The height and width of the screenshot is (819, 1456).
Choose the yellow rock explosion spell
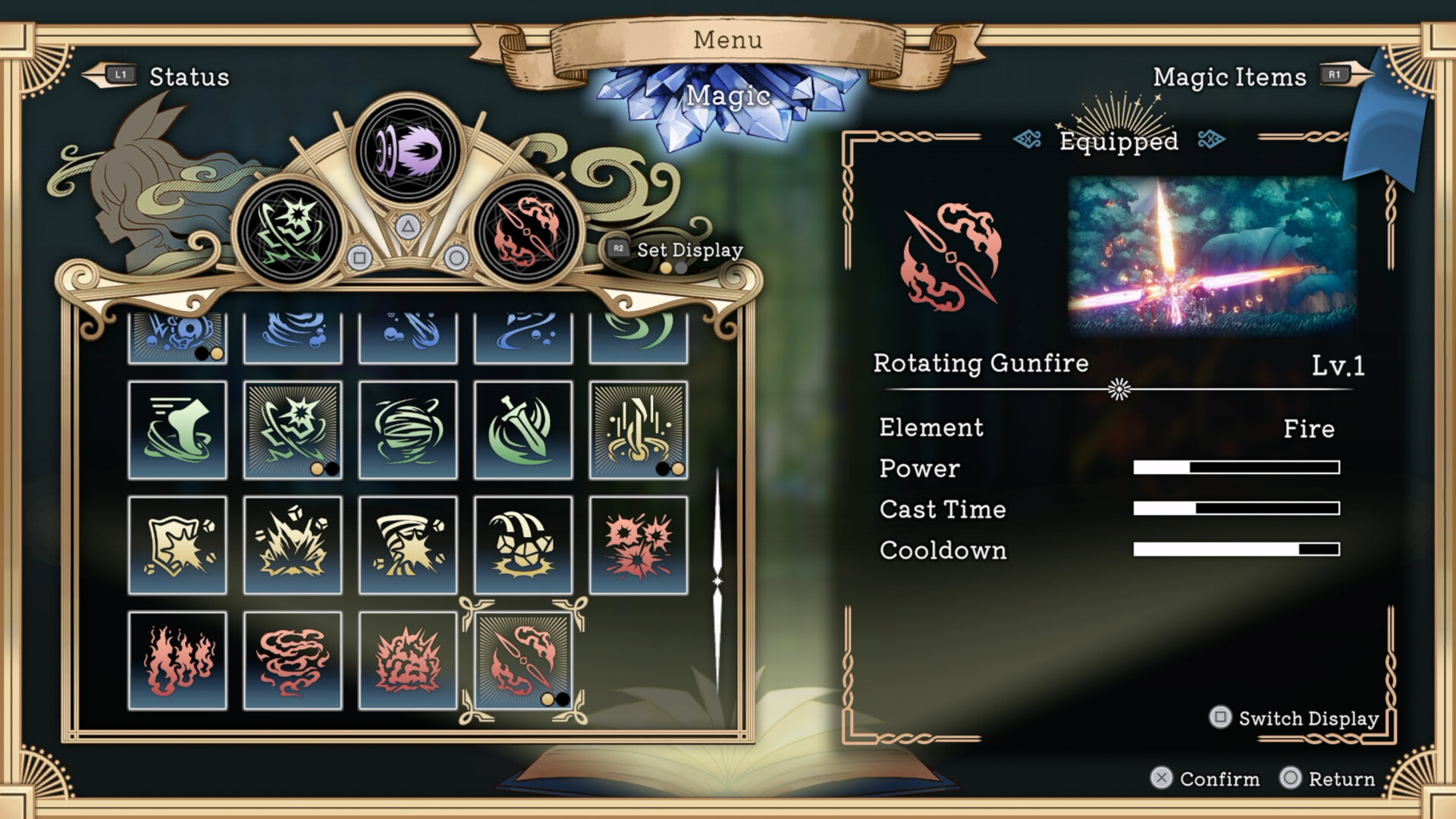coord(293,545)
